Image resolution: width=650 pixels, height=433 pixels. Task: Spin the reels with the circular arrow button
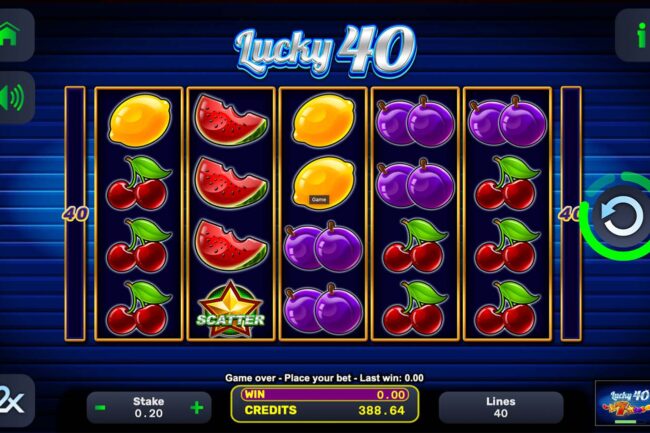(613, 215)
